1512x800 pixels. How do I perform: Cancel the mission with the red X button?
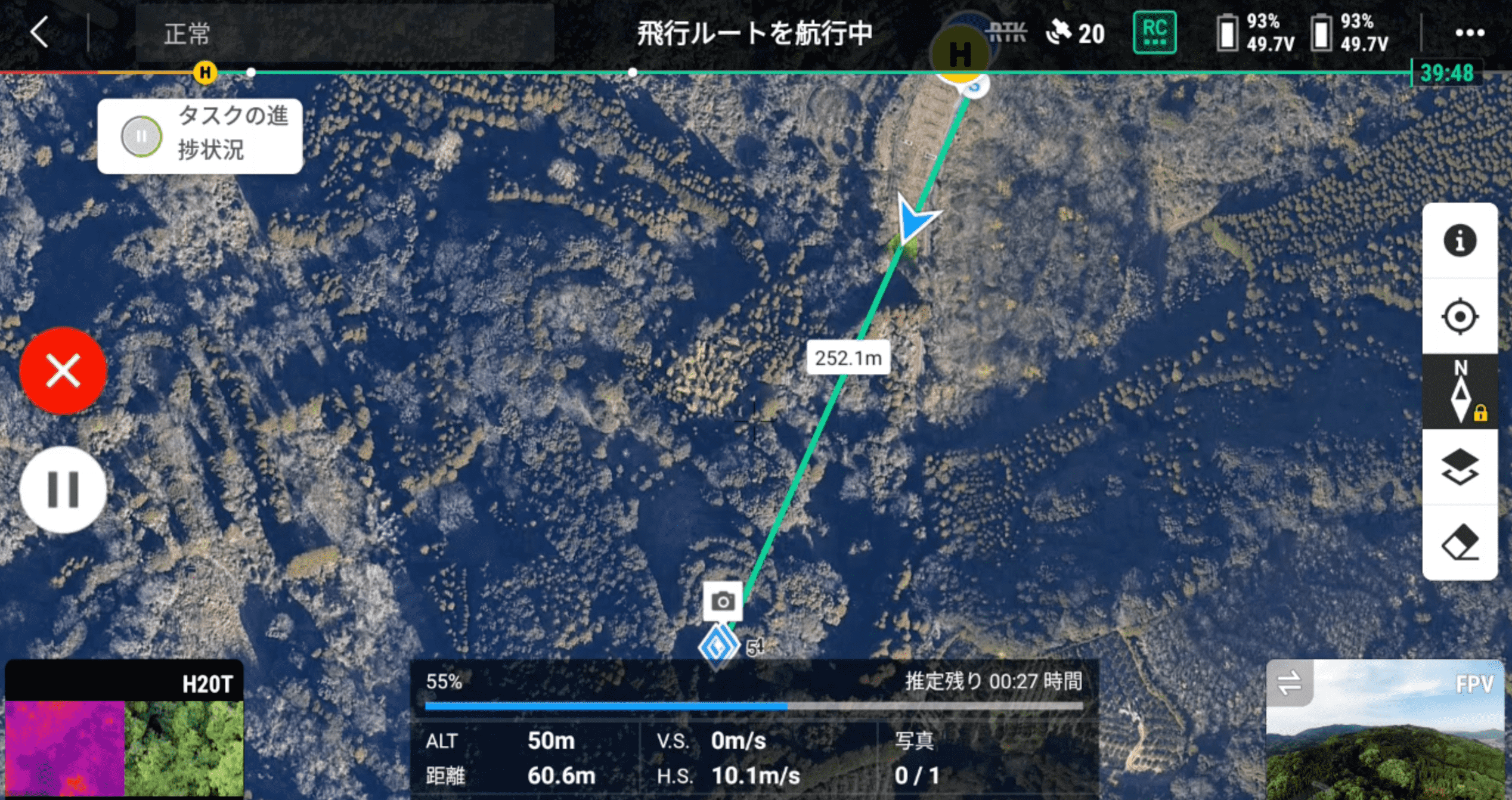coord(63,371)
